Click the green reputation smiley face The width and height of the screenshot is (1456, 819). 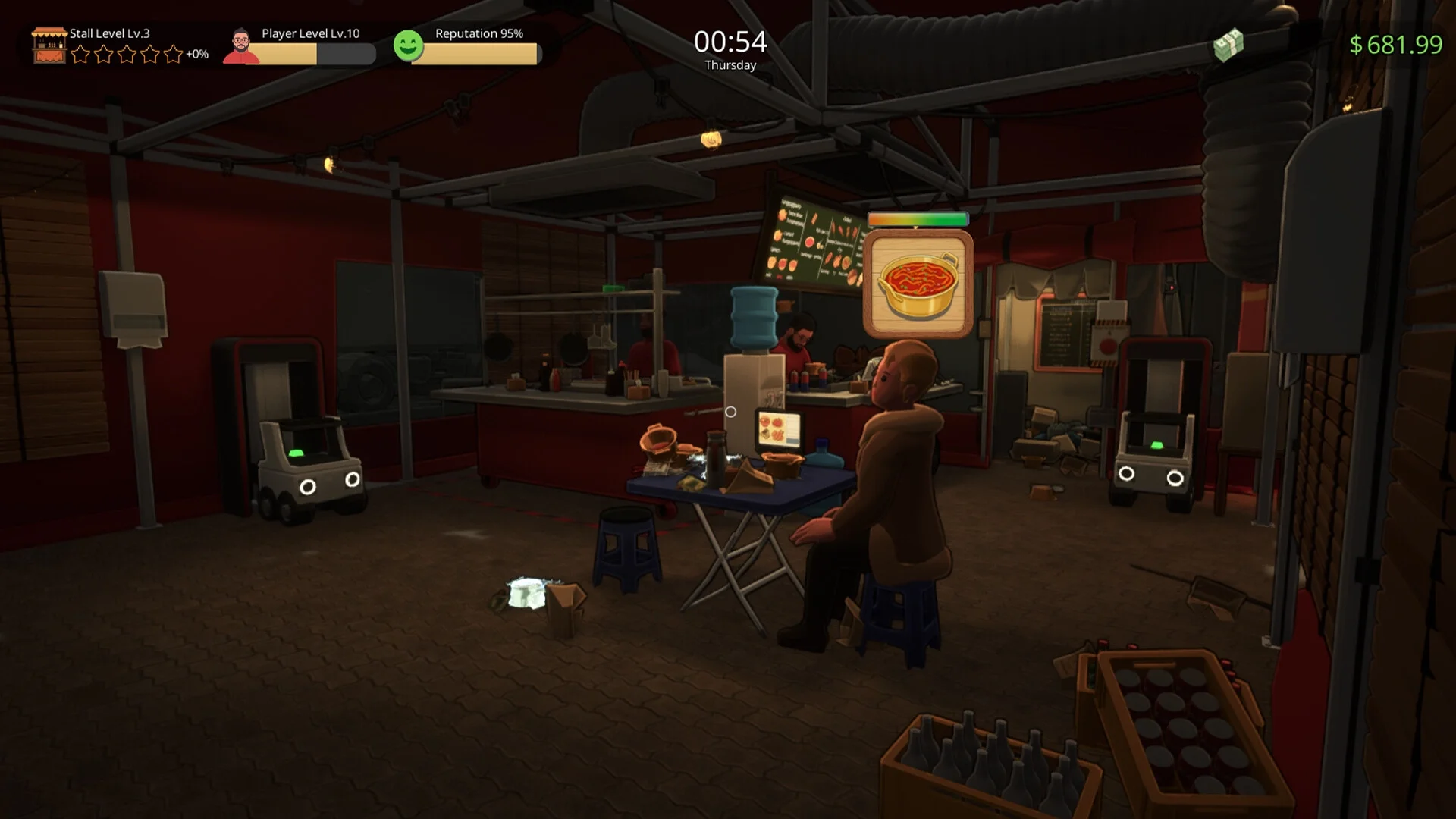click(408, 45)
